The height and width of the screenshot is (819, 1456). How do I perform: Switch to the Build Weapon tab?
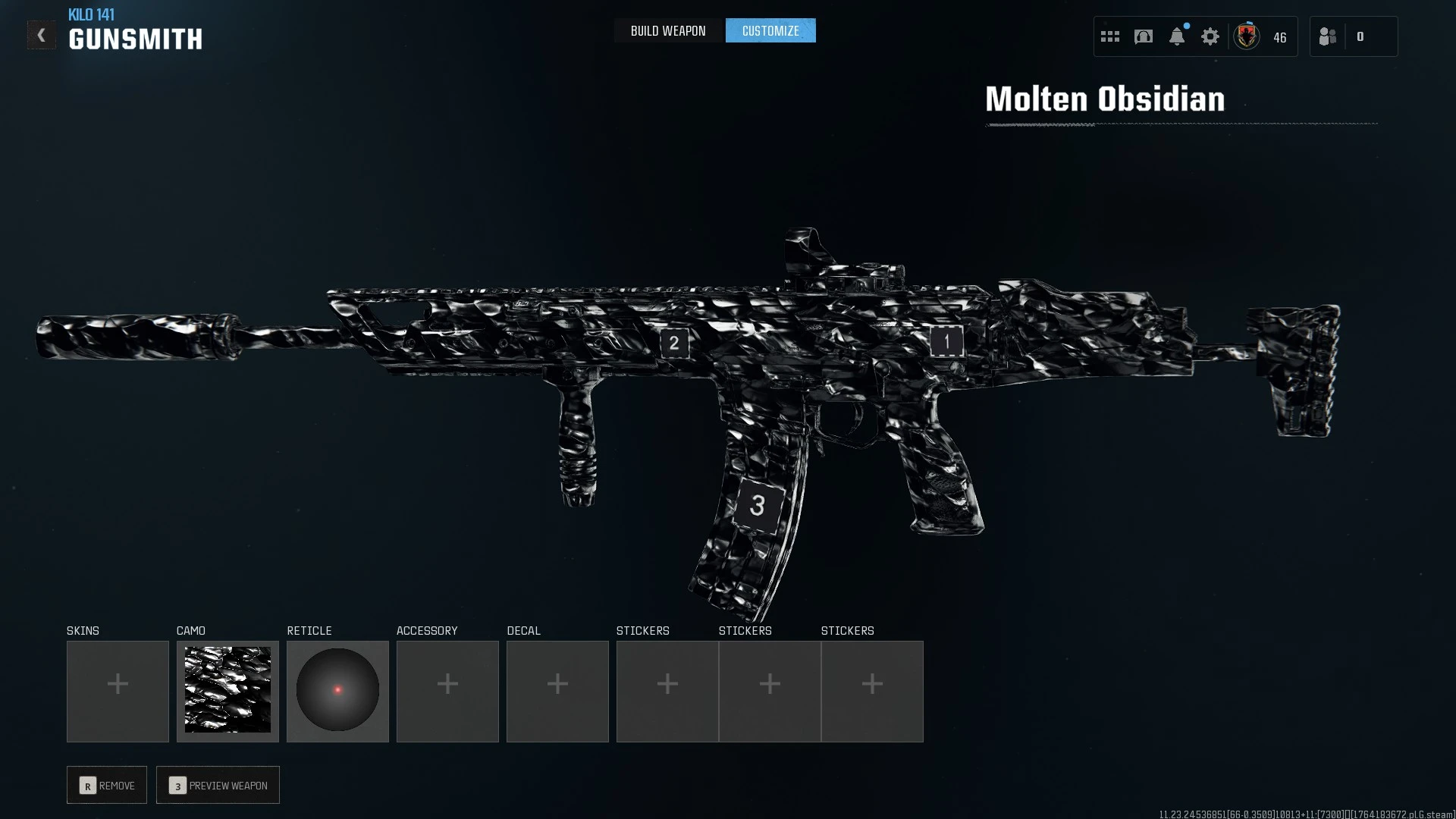tap(667, 30)
